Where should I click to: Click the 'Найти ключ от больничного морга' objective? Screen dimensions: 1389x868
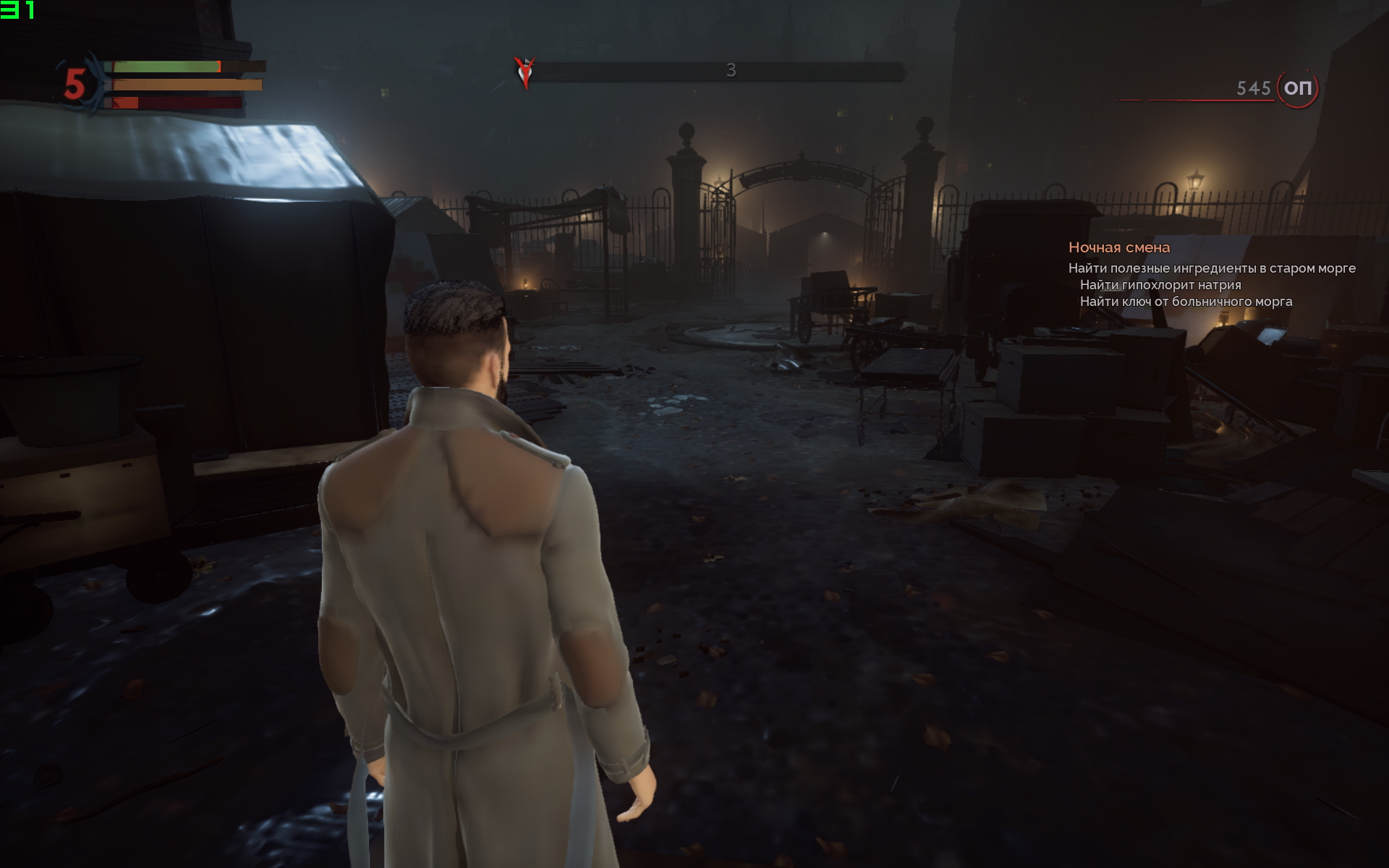click(1186, 302)
